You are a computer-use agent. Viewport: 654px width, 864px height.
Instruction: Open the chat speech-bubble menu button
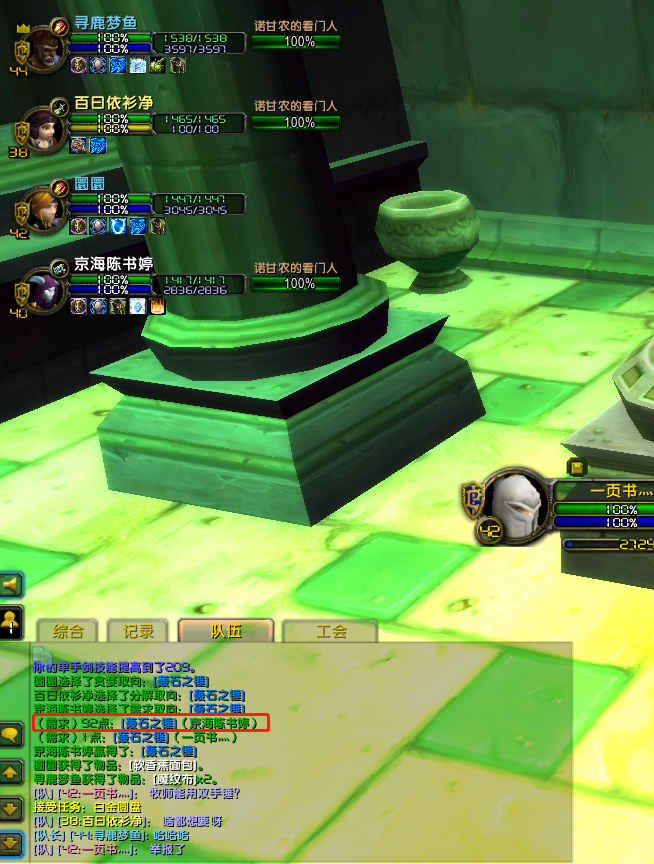point(12,735)
